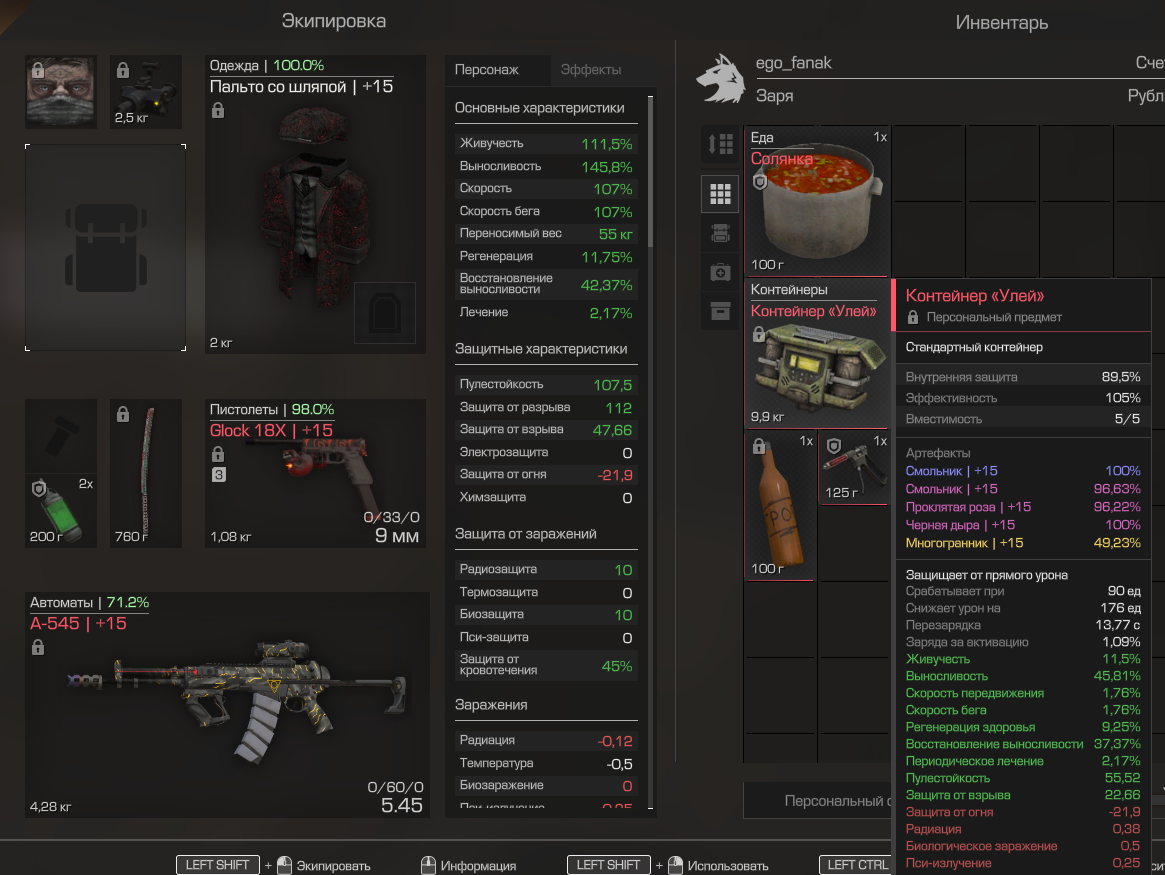
Task: Click the empty armor plate slot
Action: coord(384,313)
